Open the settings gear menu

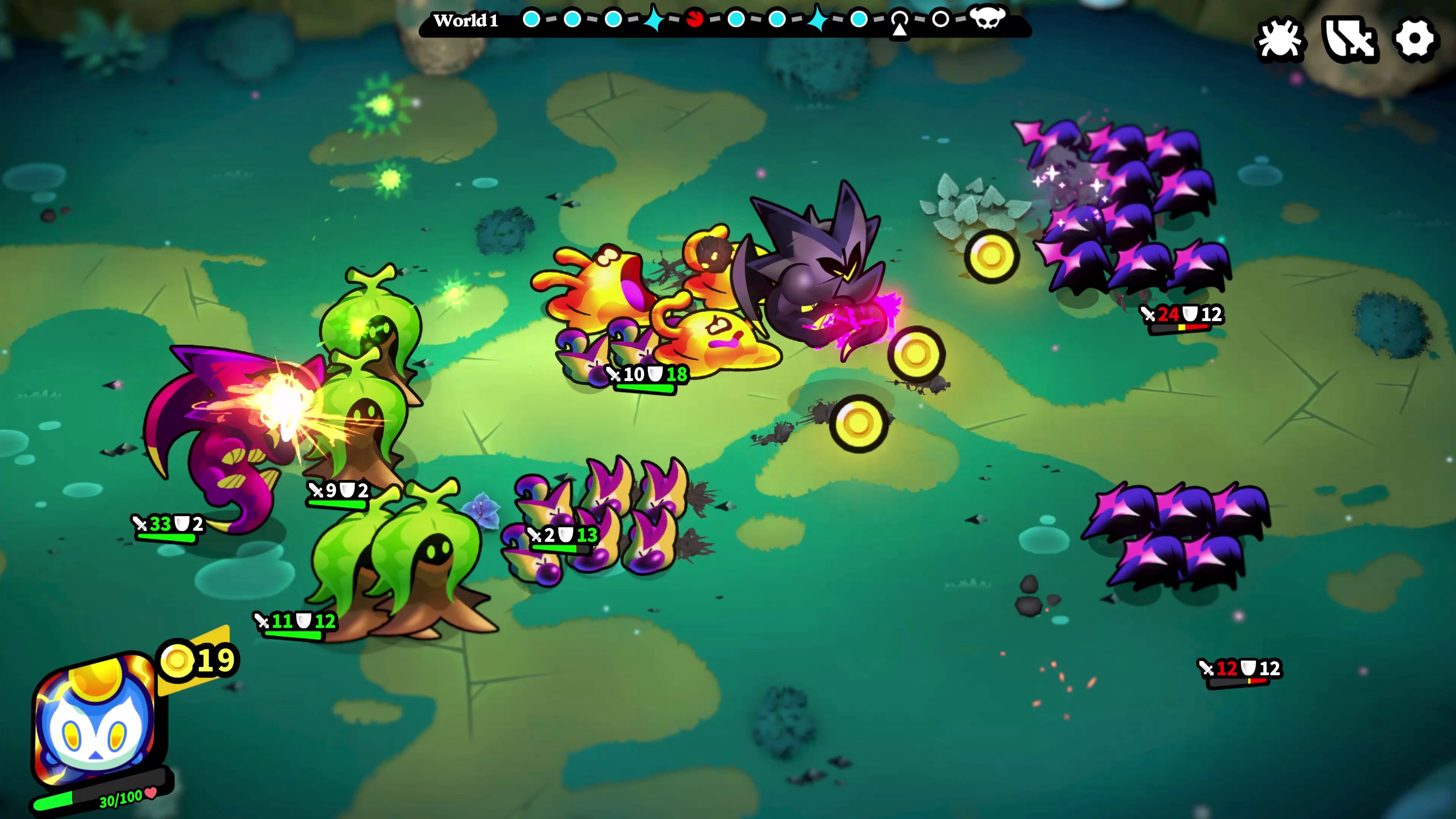click(1414, 39)
